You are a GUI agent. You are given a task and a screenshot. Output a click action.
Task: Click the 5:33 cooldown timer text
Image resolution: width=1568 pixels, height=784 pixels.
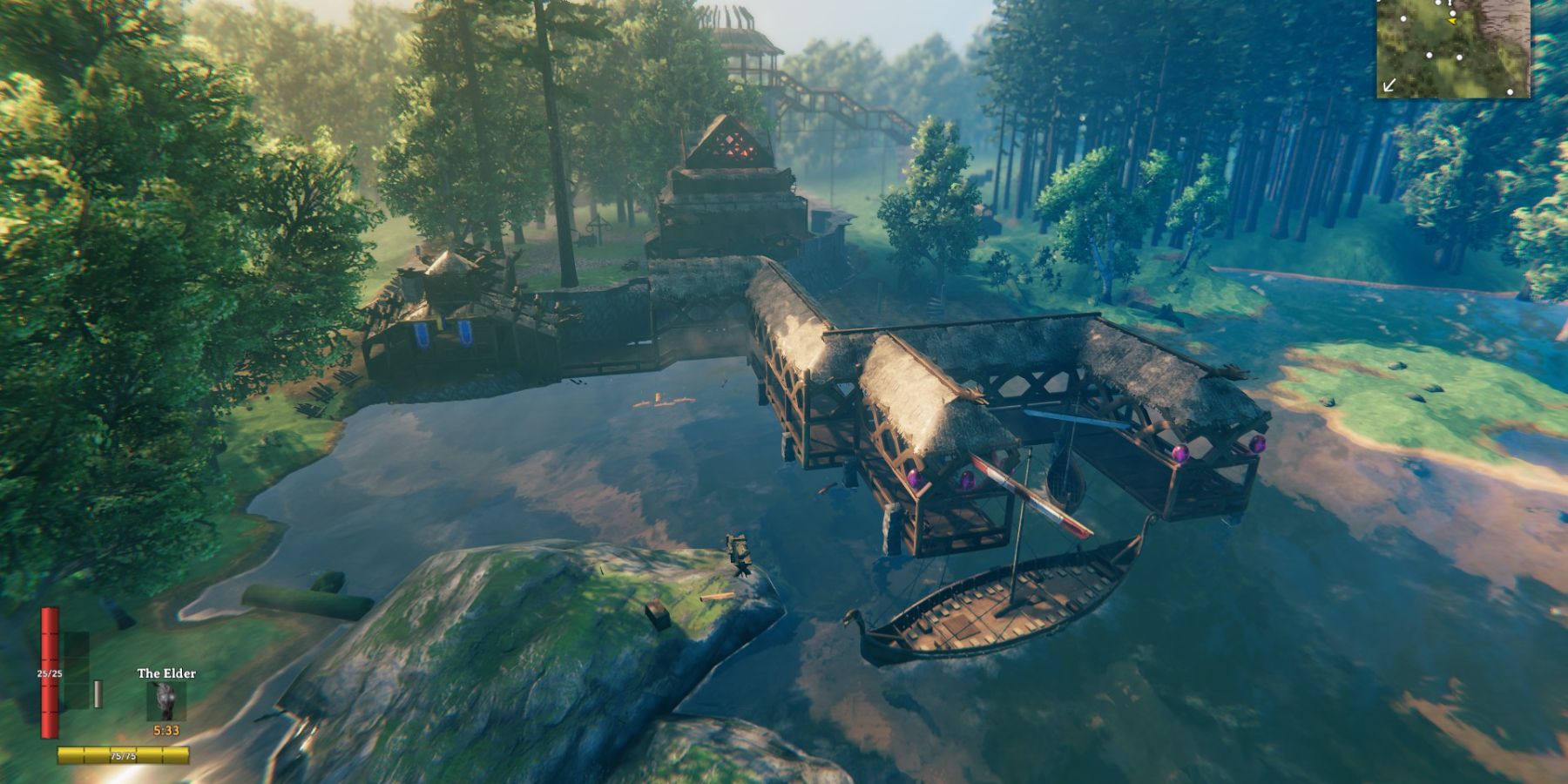click(x=166, y=729)
